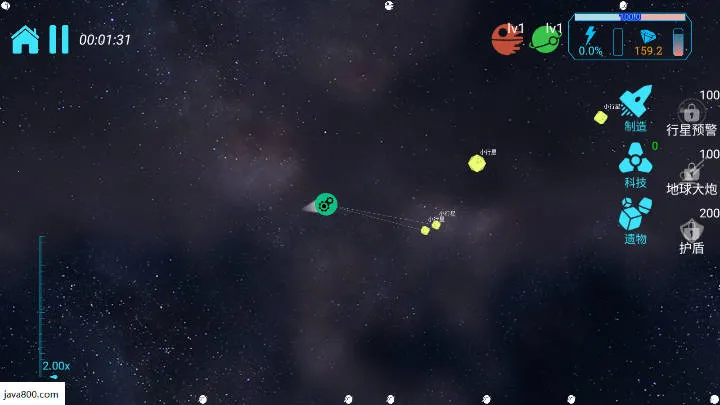Pause the game
This screenshot has width=720, height=405.
(x=59, y=39)
